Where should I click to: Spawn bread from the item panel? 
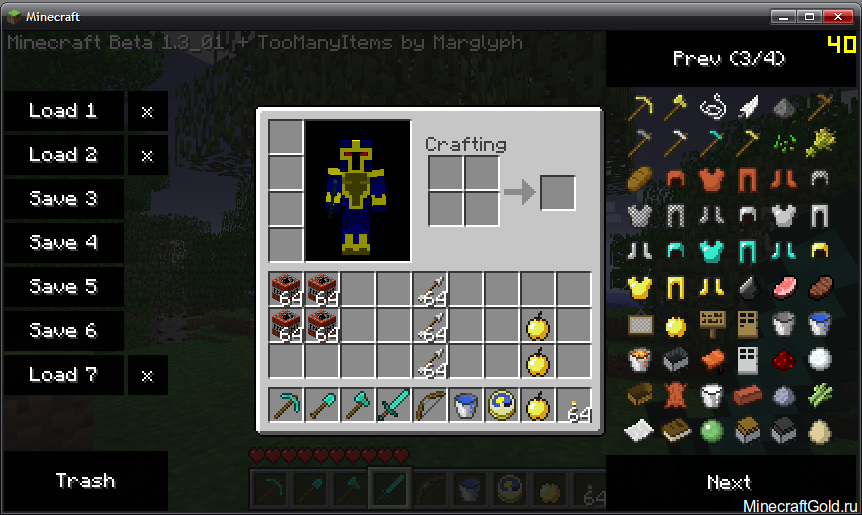(x=639, y=179)
